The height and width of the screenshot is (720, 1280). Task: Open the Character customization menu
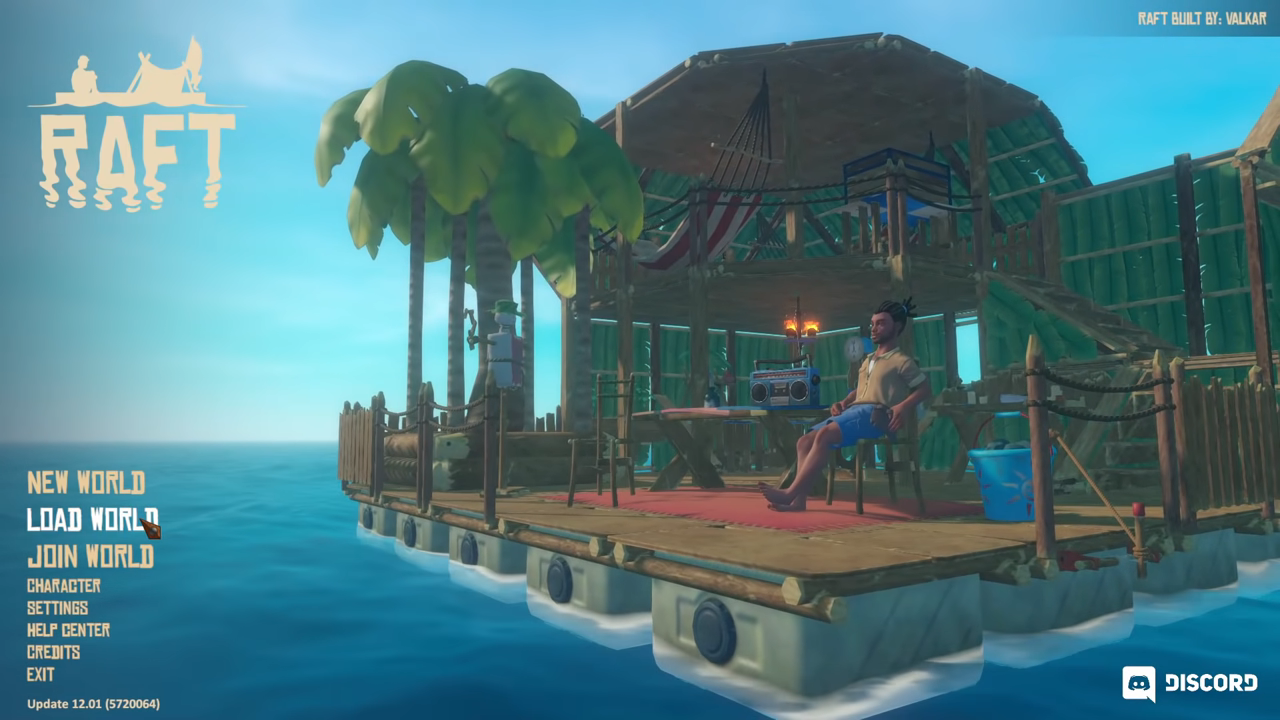coord(62,586)
